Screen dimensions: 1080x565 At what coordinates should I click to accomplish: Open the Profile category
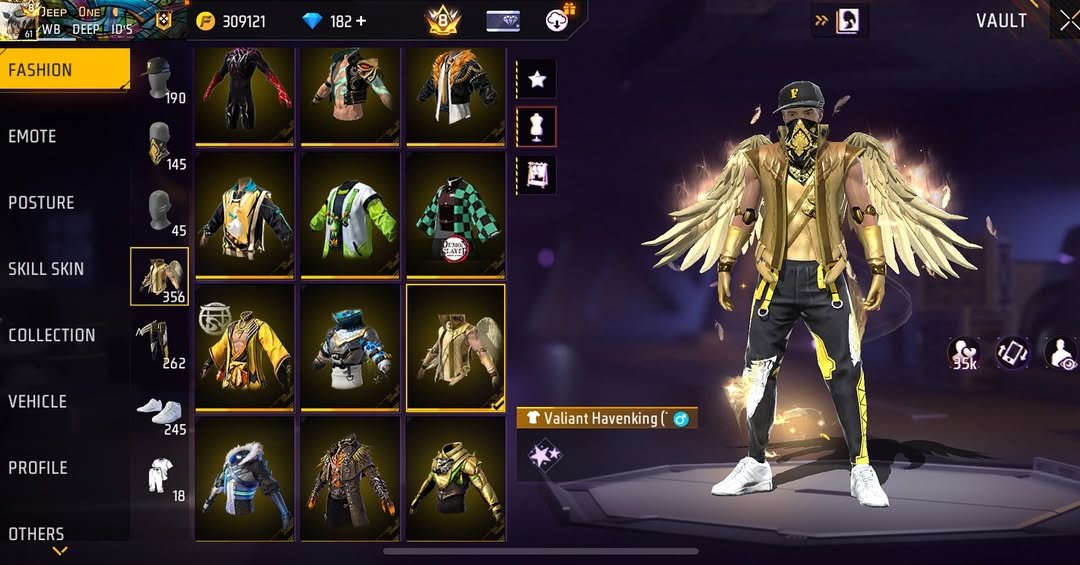pos(38,467)
